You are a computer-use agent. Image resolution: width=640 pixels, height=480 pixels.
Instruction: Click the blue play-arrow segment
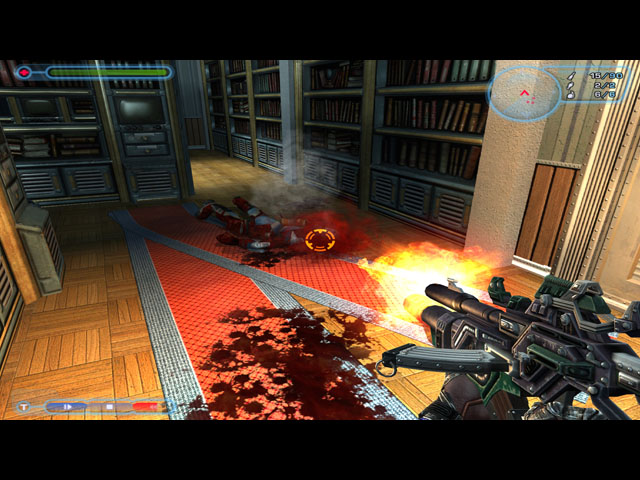66,407
